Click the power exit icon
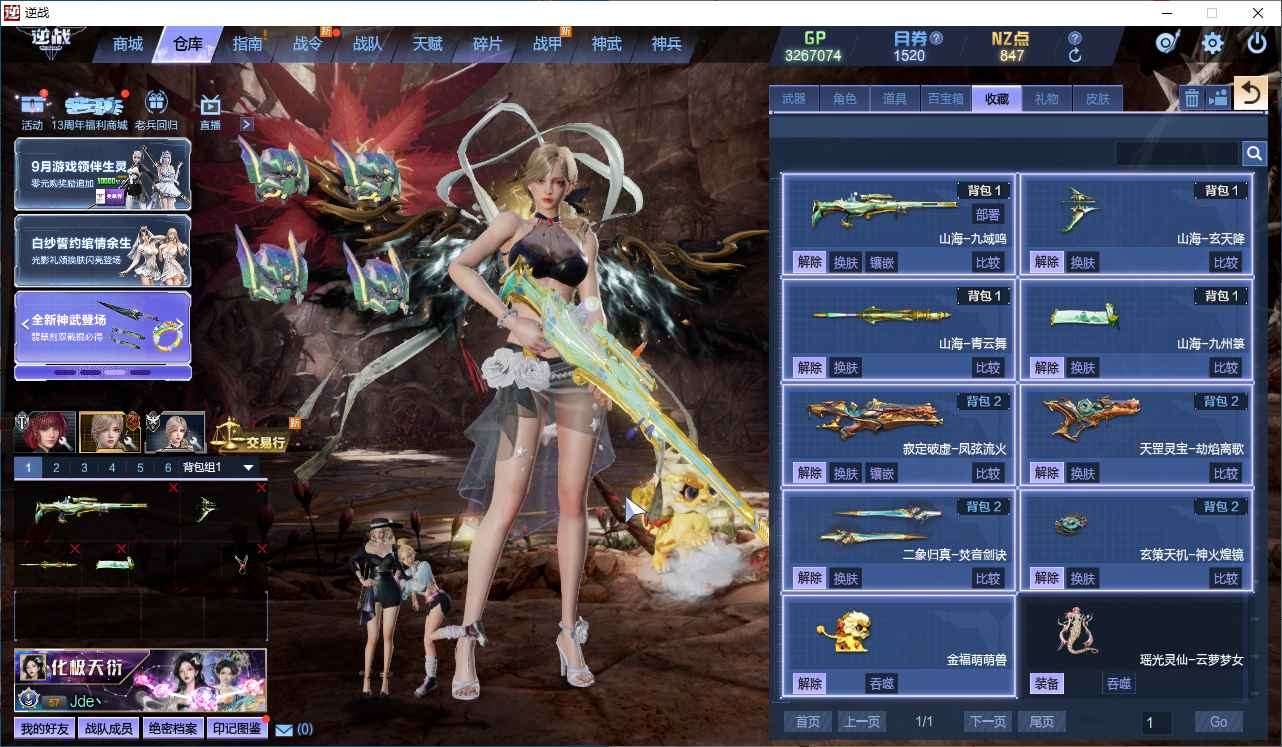Viewport: 1282px width, 747px height. (1257, 43)
